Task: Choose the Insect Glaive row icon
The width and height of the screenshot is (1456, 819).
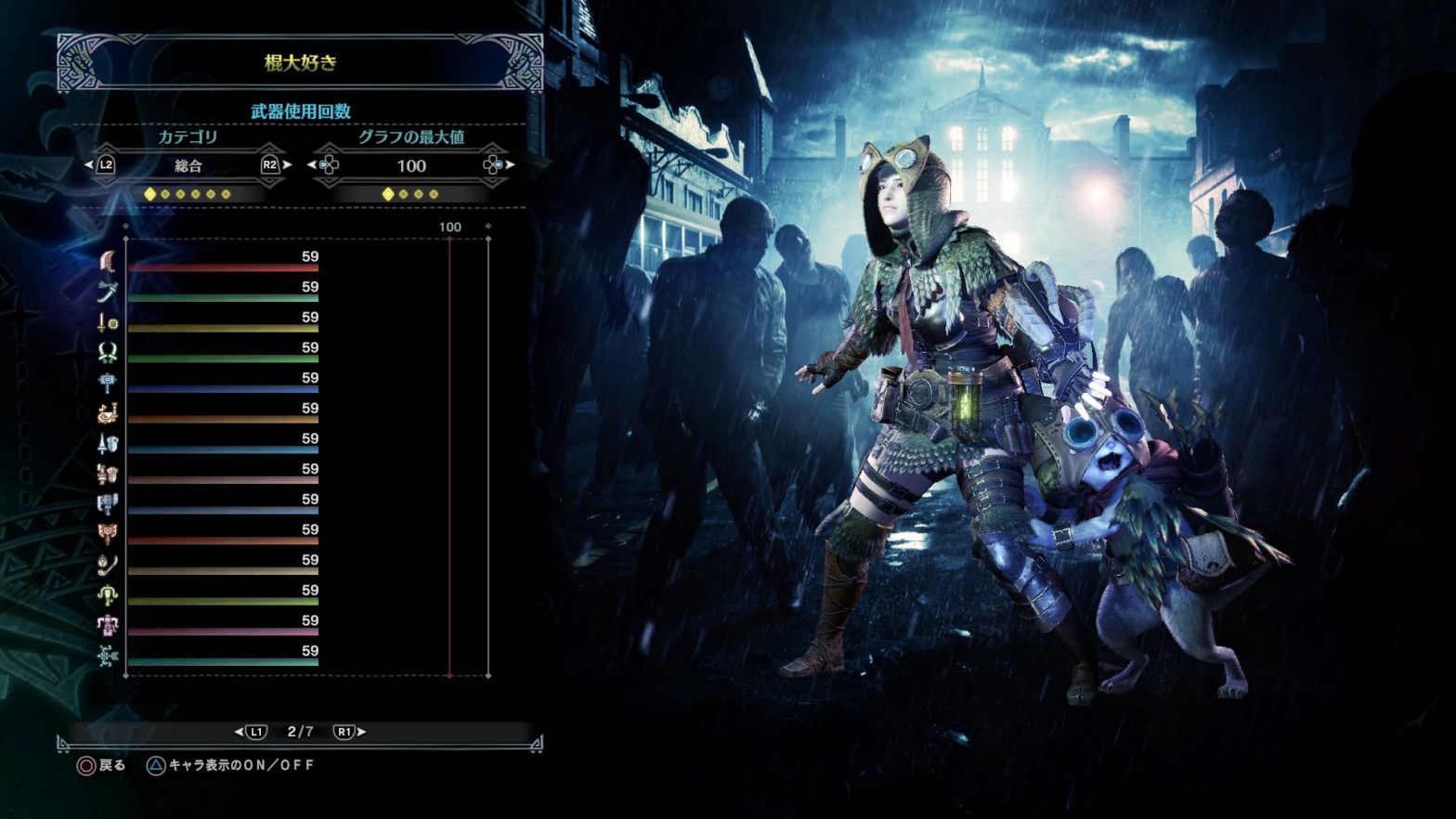Action: coord(108,565)
